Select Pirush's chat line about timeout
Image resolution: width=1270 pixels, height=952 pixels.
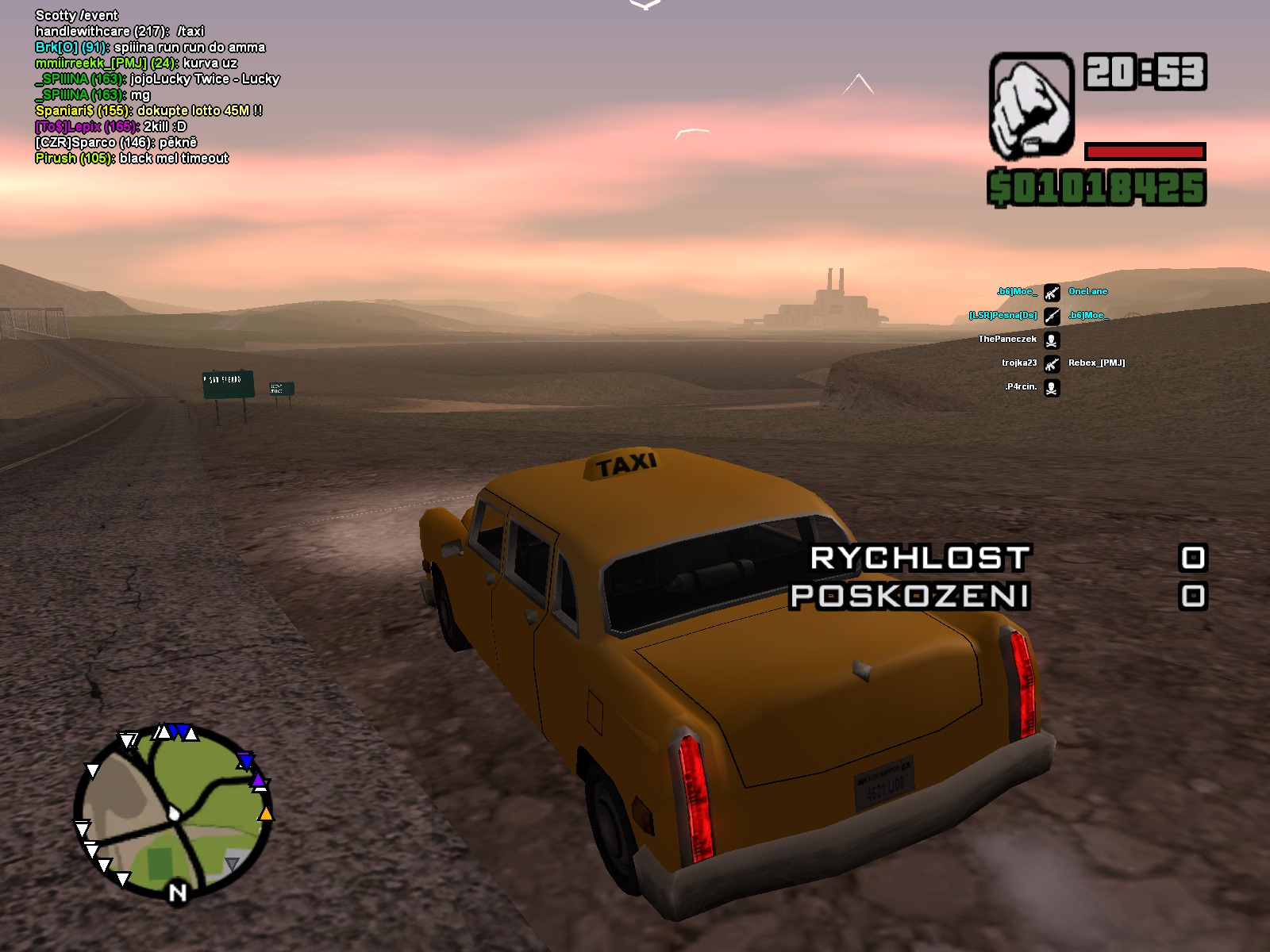pos(132,159)
